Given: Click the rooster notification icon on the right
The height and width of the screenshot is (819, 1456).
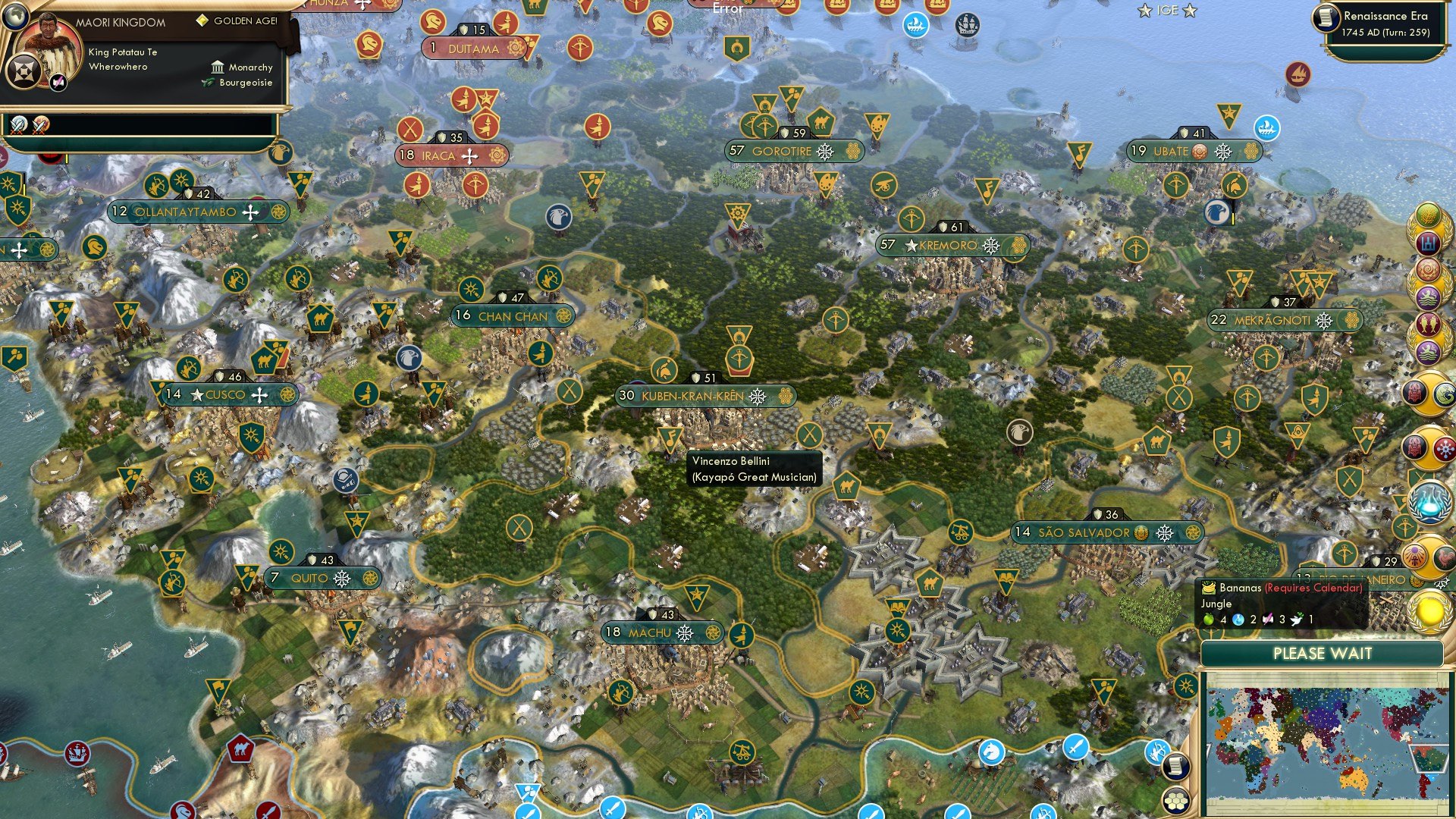Looking at the screenshot, I should (1445, 556).
